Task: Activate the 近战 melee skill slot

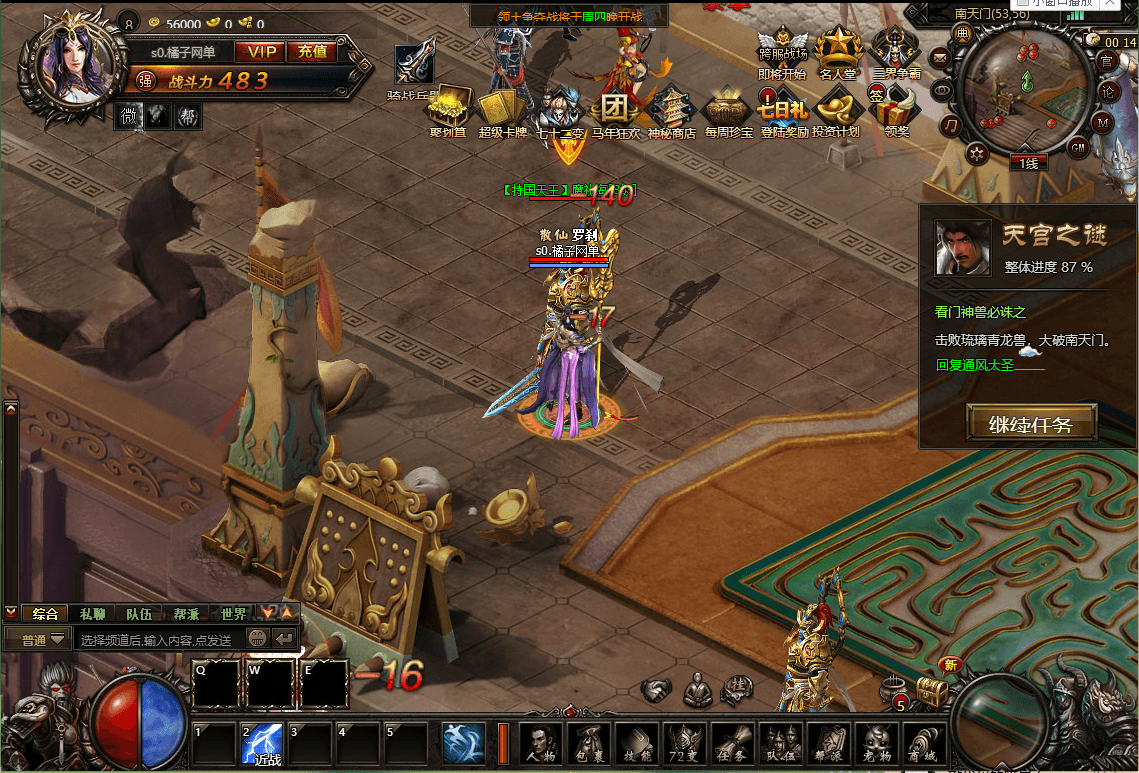Action: (262, 744)
